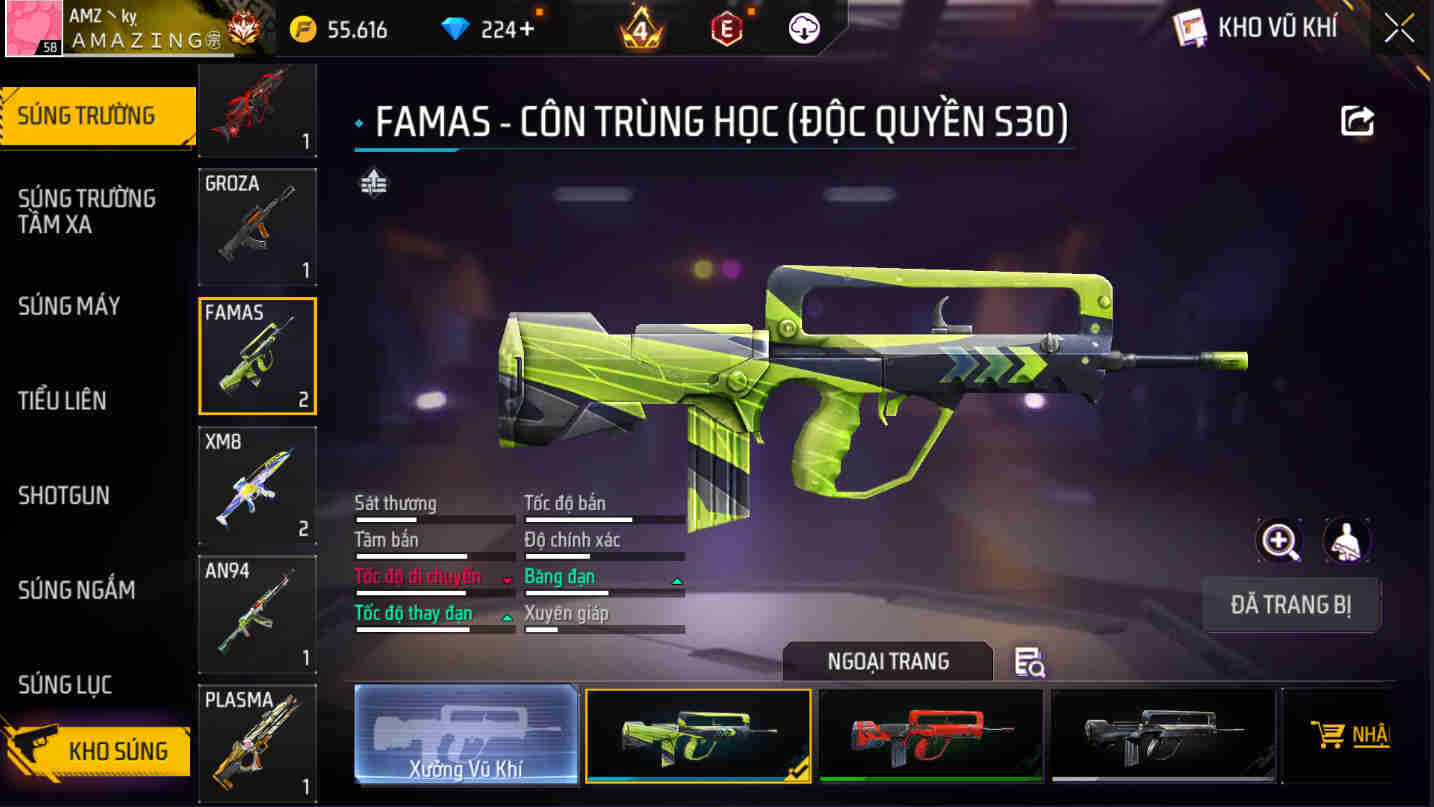Click the diamond currency icon at the top

pyautogui.click(x=455, y=27)
